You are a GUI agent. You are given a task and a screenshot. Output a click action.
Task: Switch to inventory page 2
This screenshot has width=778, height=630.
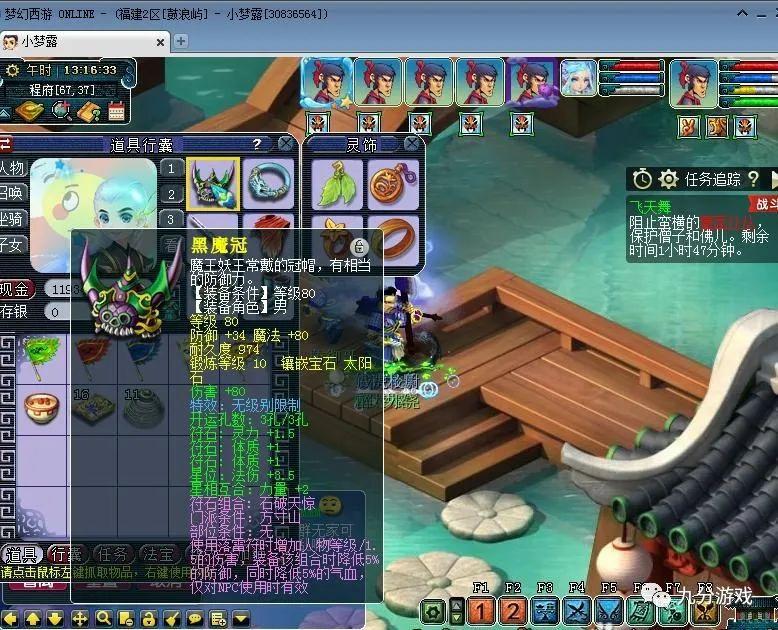point(172,194)
